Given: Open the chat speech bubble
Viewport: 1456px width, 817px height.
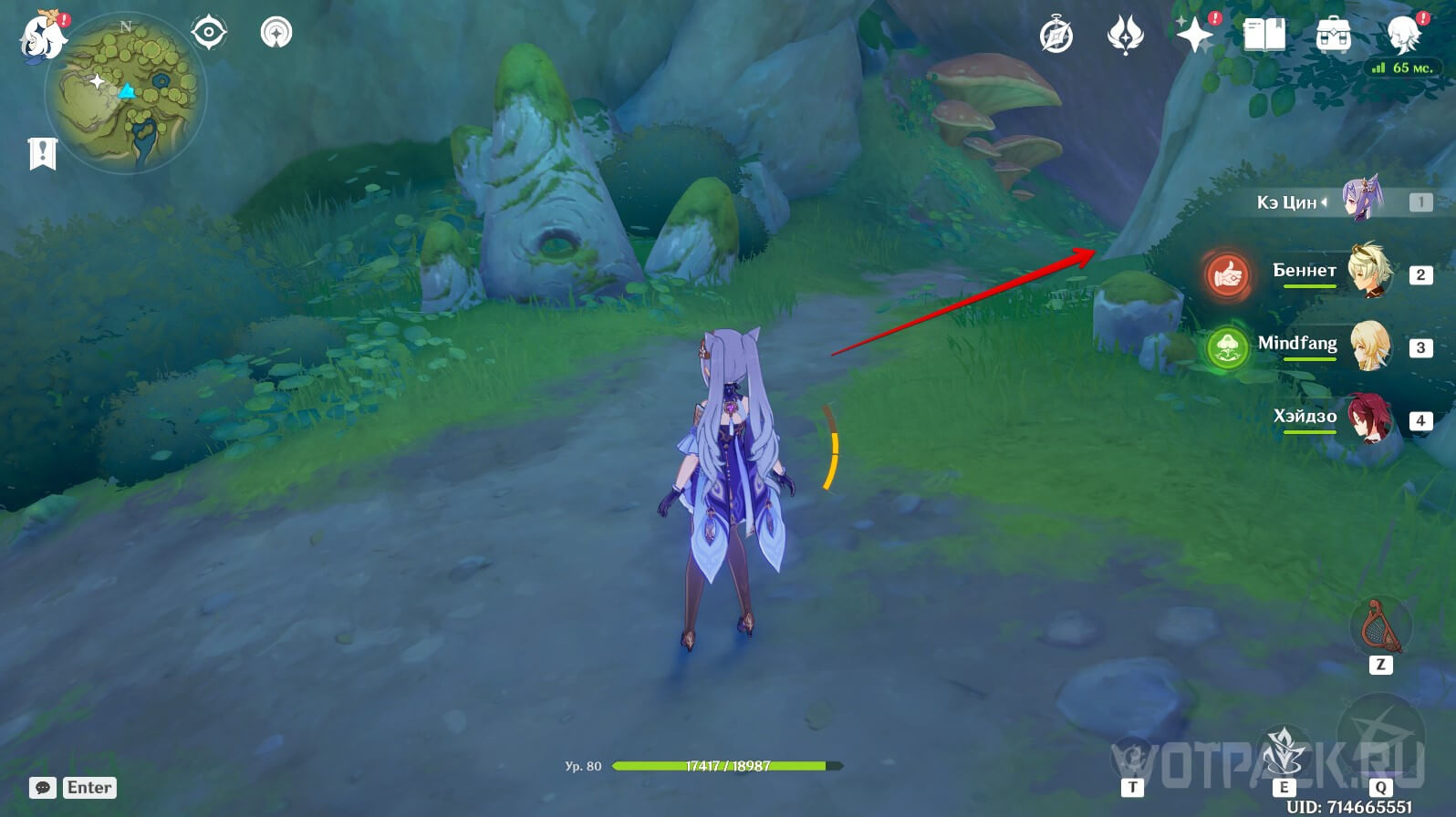Looking at the screenshot, I should point(43,788).
